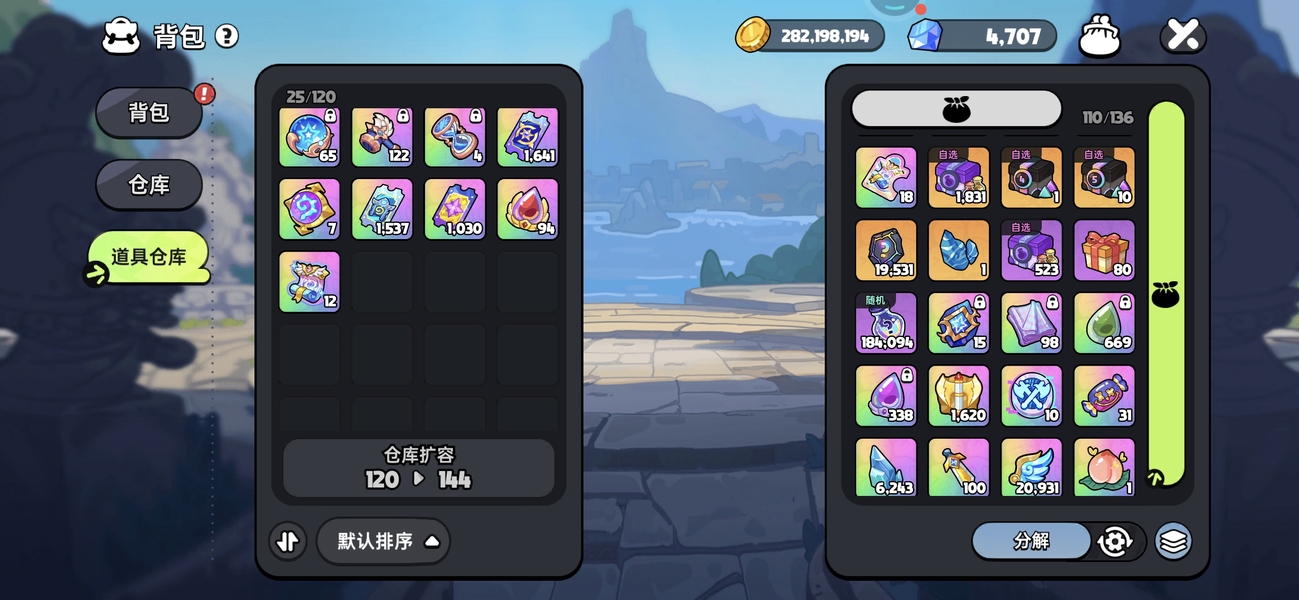The image size is (1299, 600).
Task: Choose the red gem item with 94
Action: point(527,209)
